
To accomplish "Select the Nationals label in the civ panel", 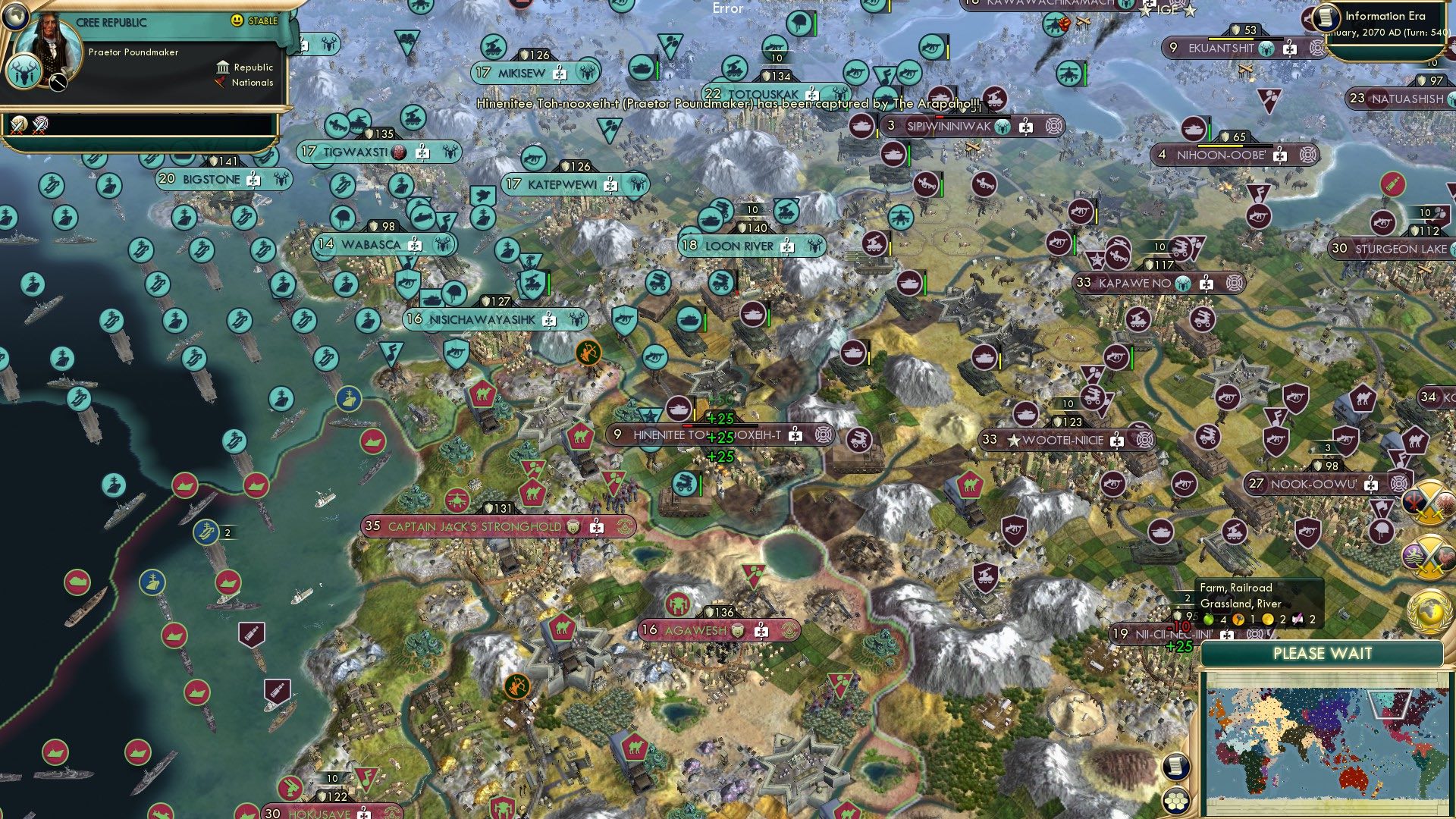I will pyautogui.click(x=251, y=83).
